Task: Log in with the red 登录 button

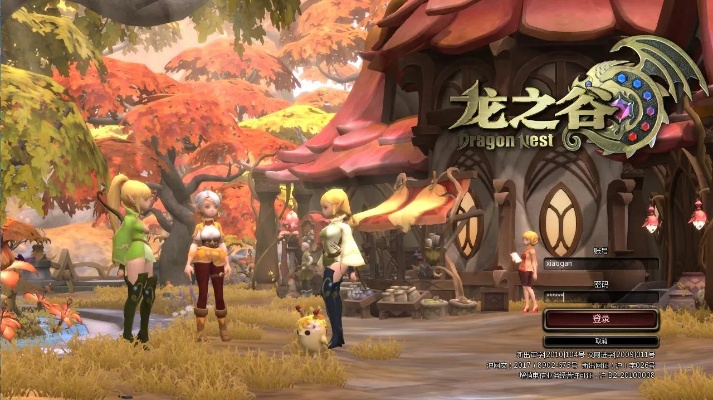Action: 600,319
